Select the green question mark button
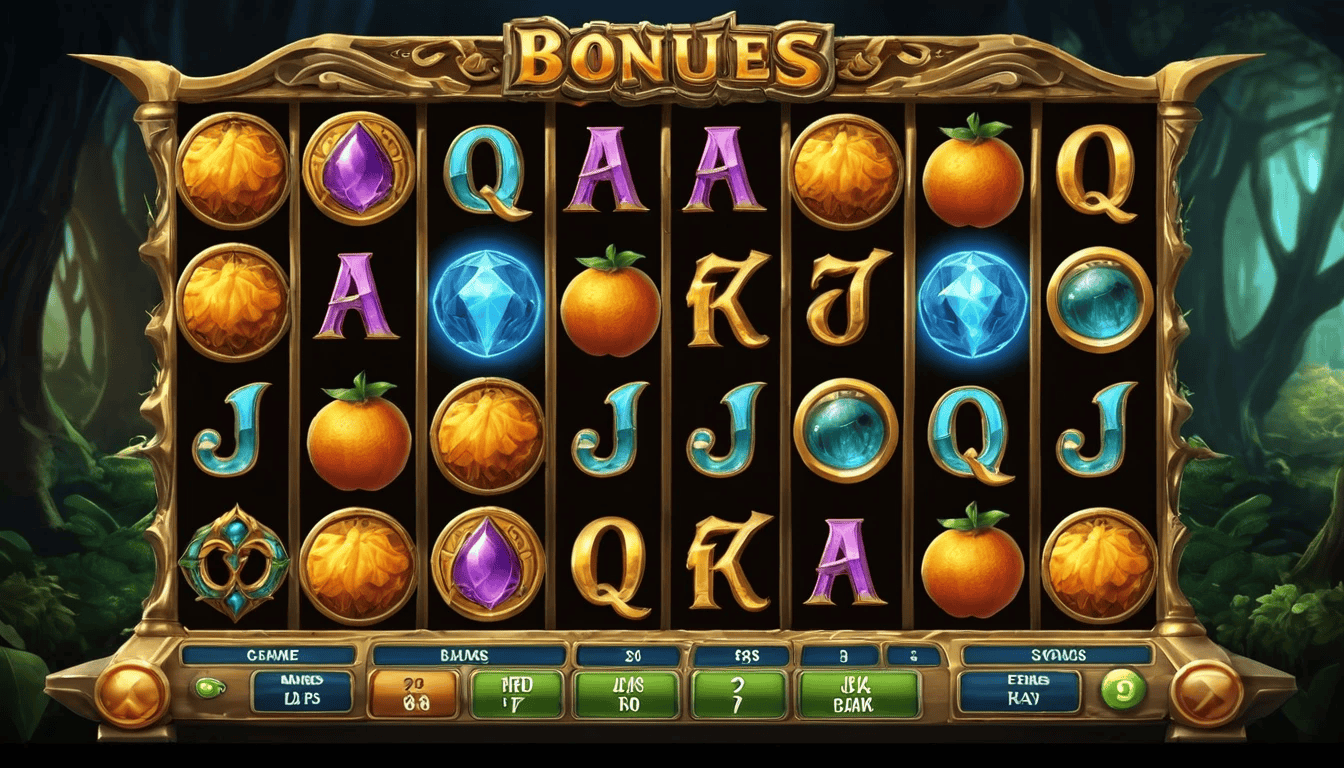Screen dimensions: 1344x768 [739, 694]
